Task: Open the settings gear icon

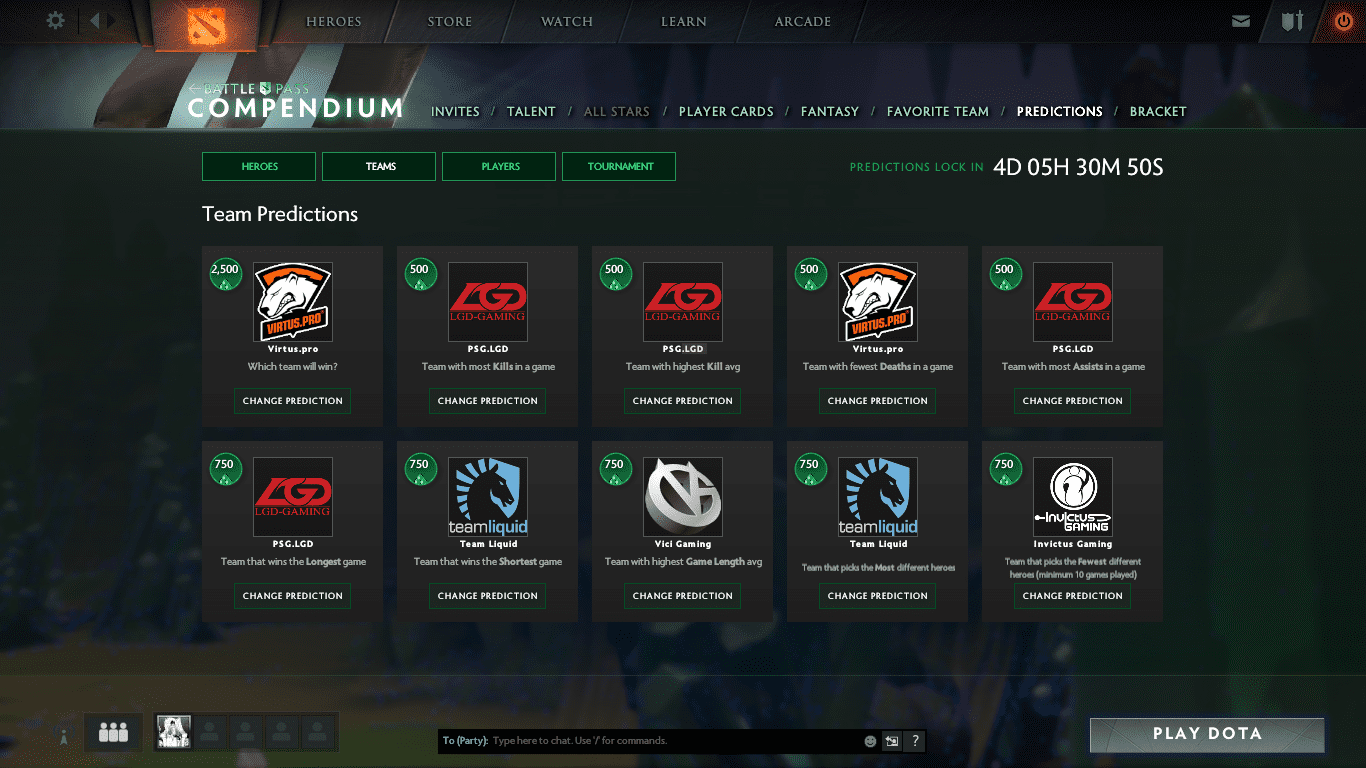Action: pos(55,20)
